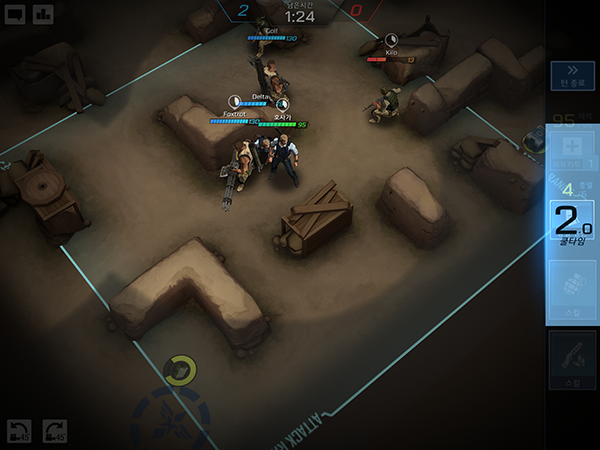Screen dimensions: 600x450
Task: Rotate camera 45° counterclockwise
Action: tap(19, 431)
